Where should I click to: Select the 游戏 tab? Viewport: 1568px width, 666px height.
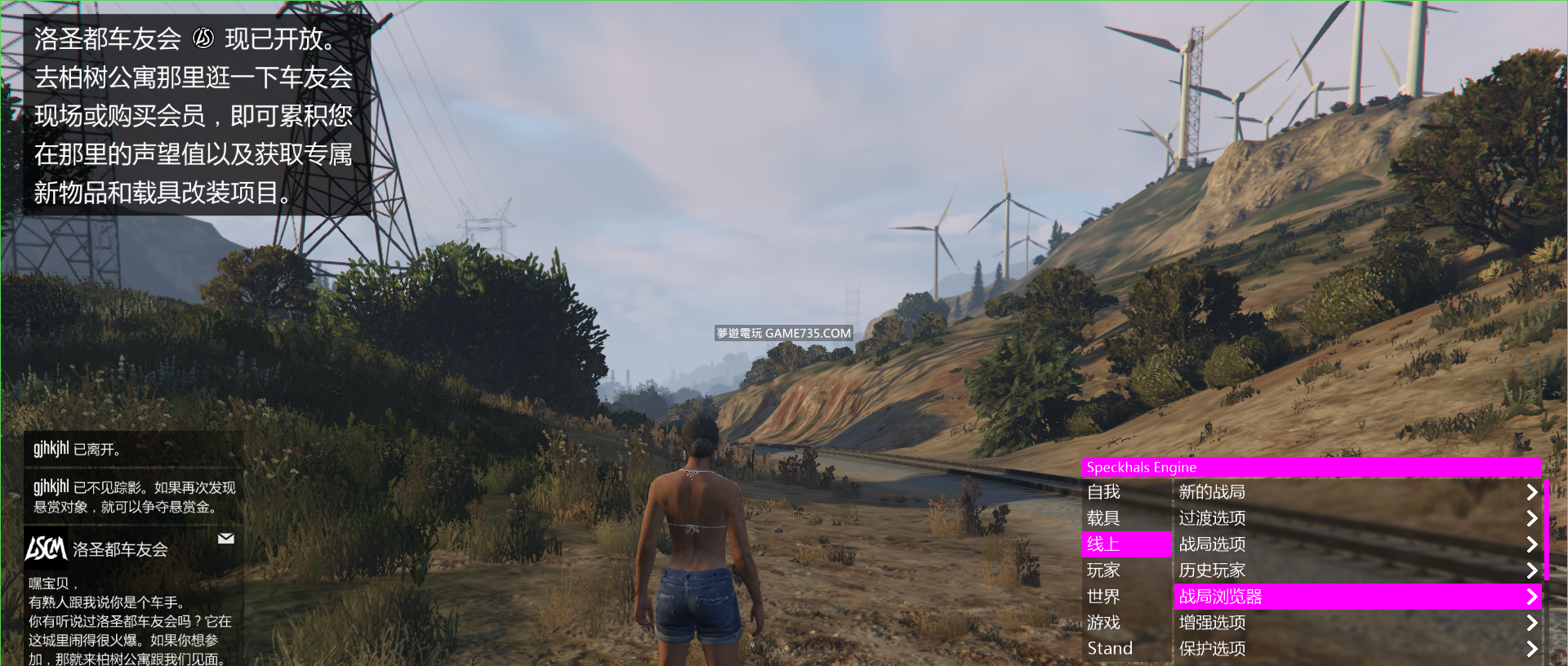tap(1126, 623)
